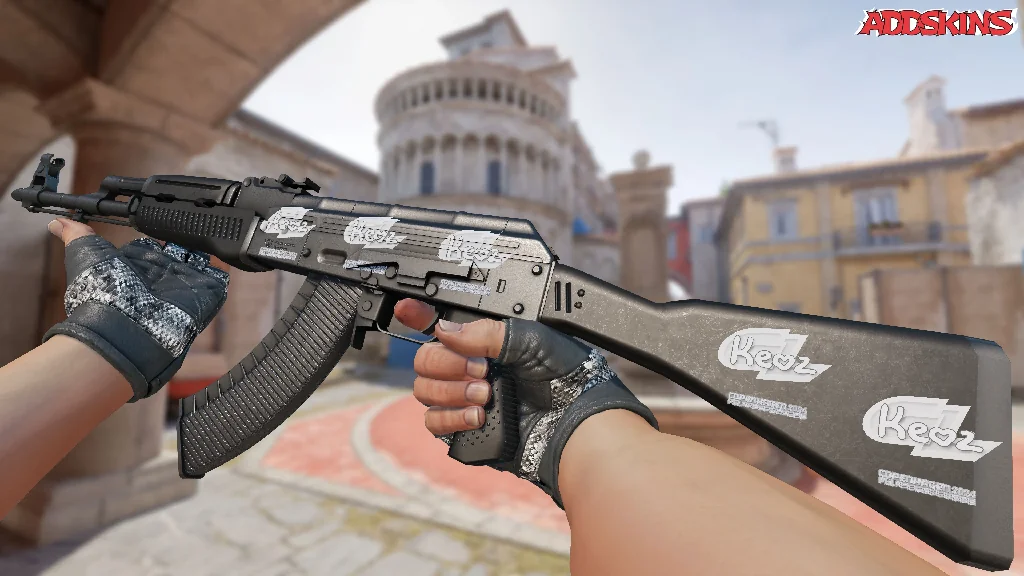1024x576 pixels.
Task: Click the ADDSKINS logo watermark
Action: pos(937,23)
